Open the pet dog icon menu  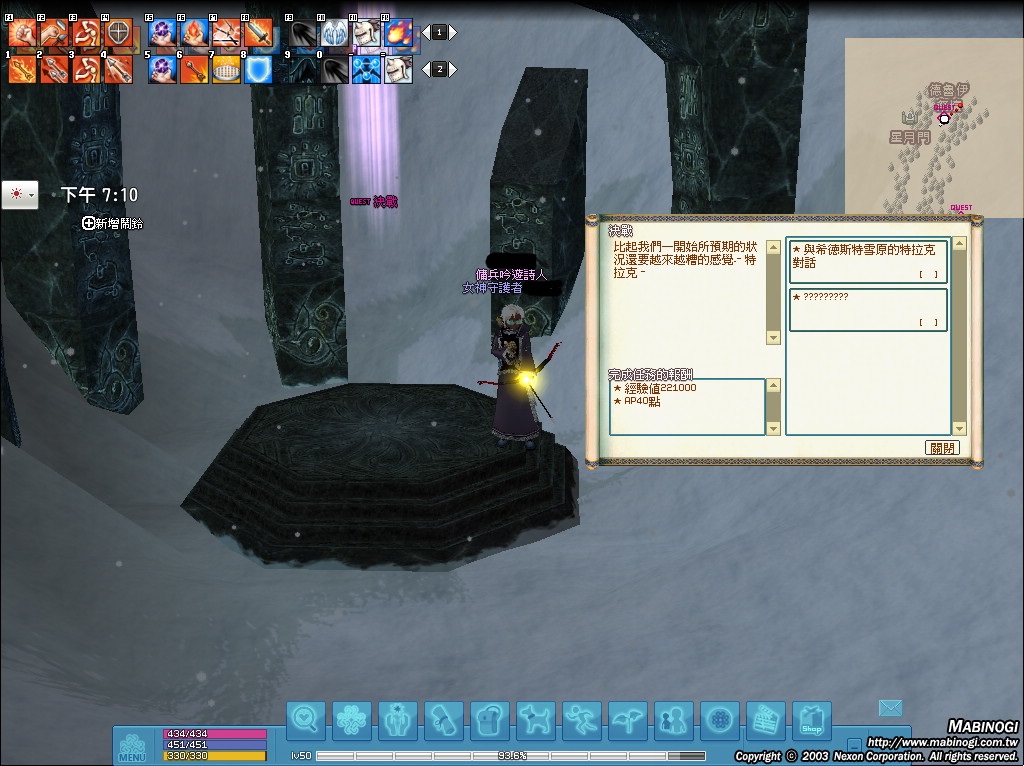[x=536, y=719]
